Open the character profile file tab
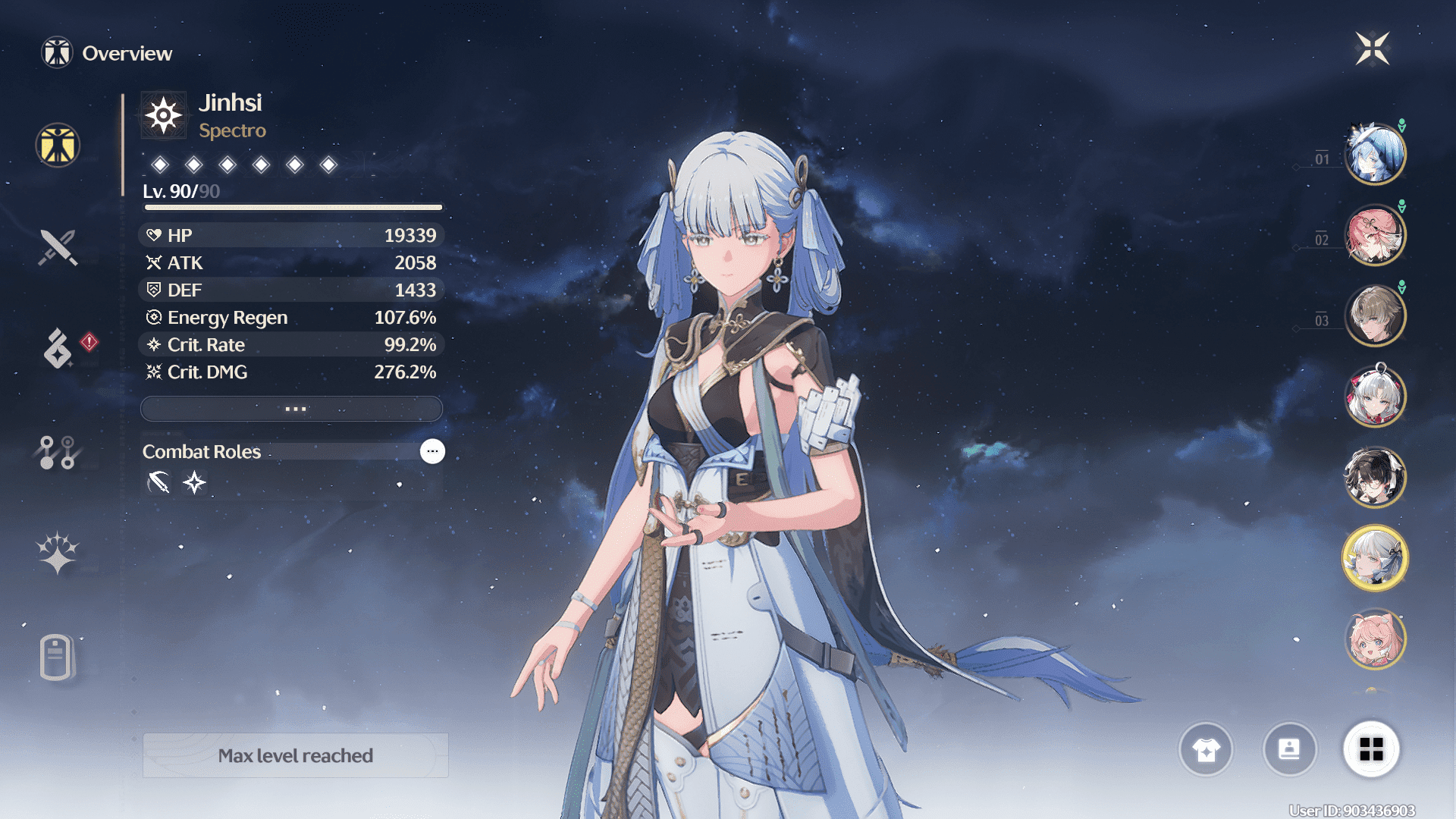The height and width of the screenshot is (819, 1456). click(x=56, y=657)
